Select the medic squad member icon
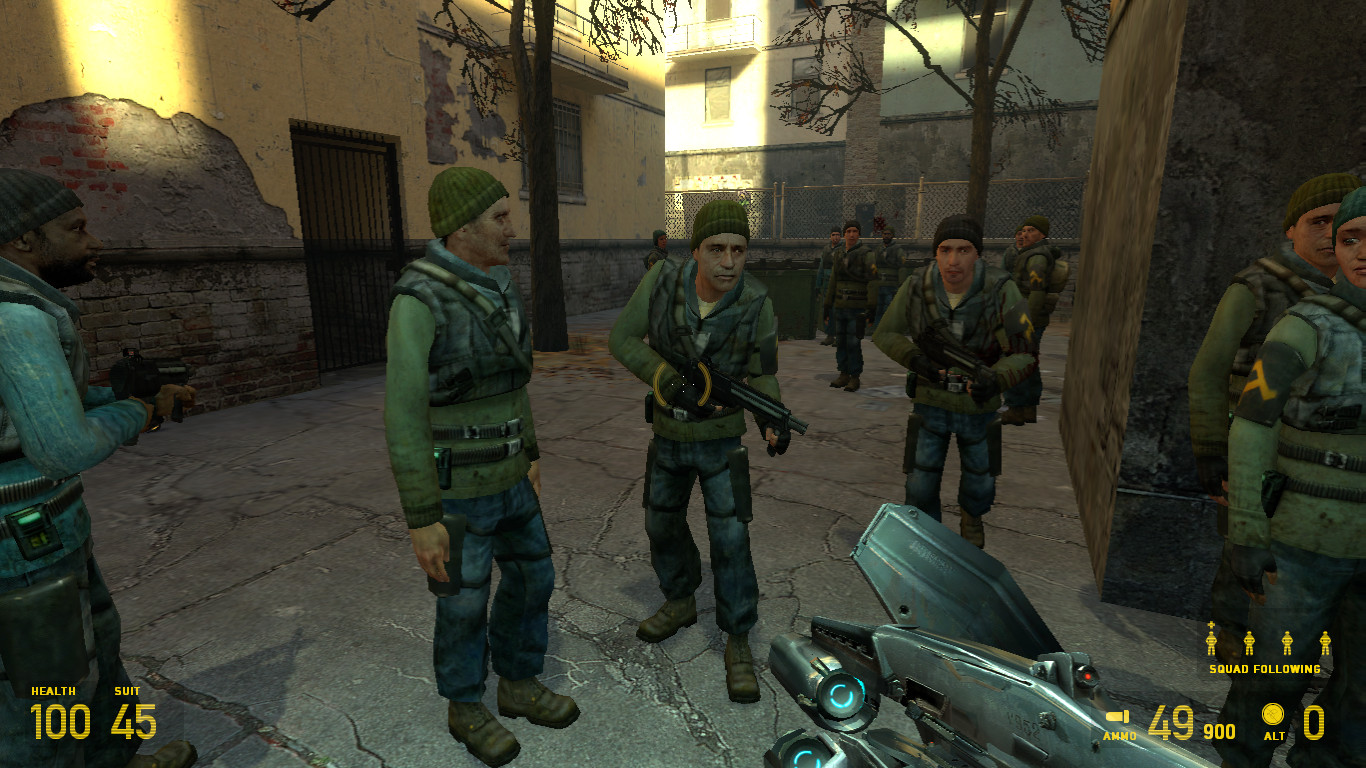Screen dimensions: 1366x768 pyautogui.click(x=1211, y=641)
